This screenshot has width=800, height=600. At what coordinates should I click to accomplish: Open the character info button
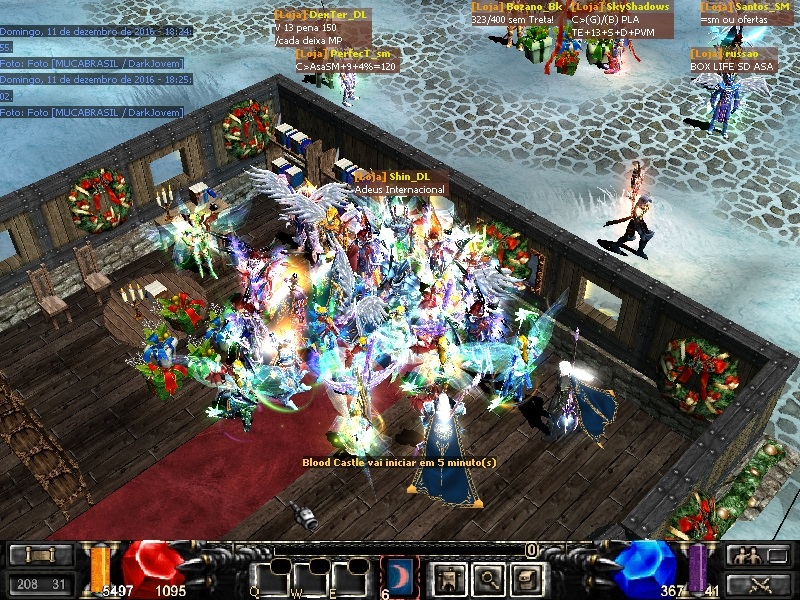tap(447, 577)
